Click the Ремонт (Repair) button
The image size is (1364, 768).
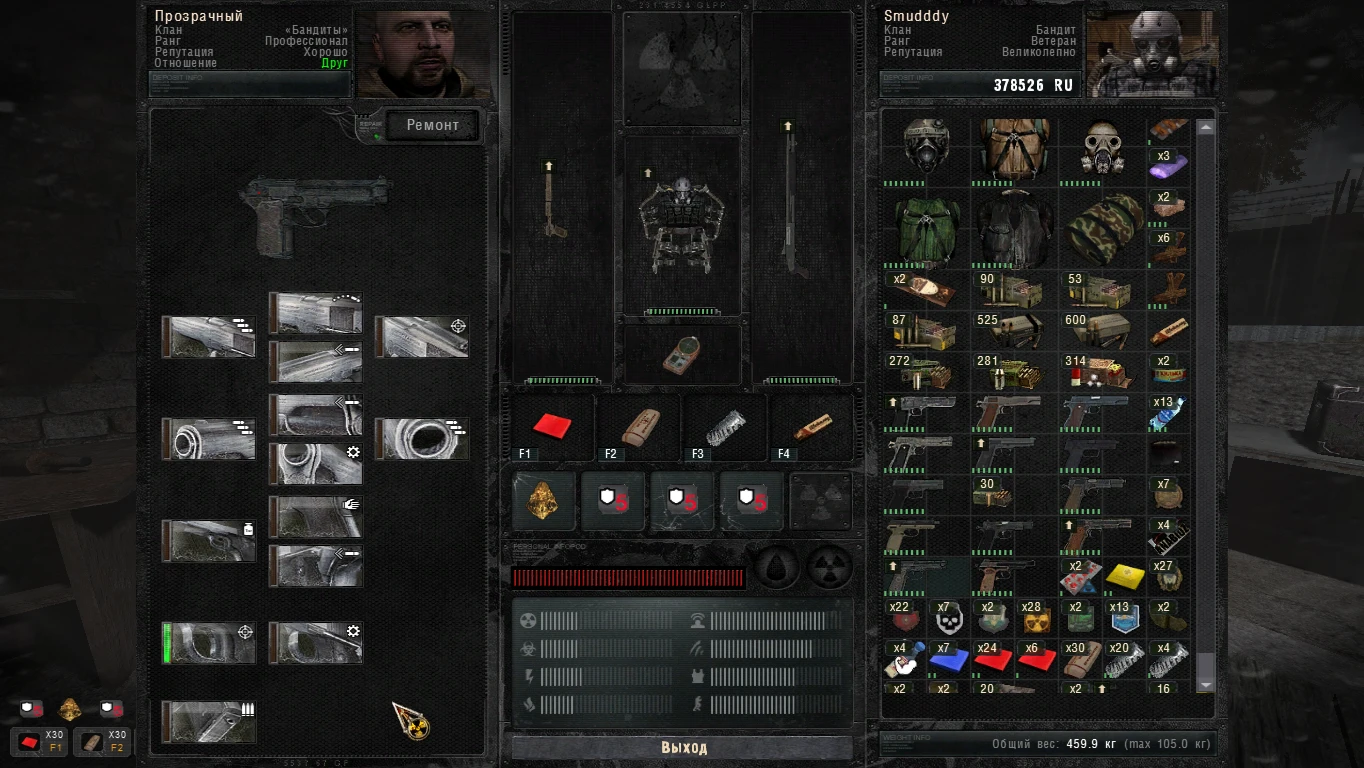(x=432, y=125)
